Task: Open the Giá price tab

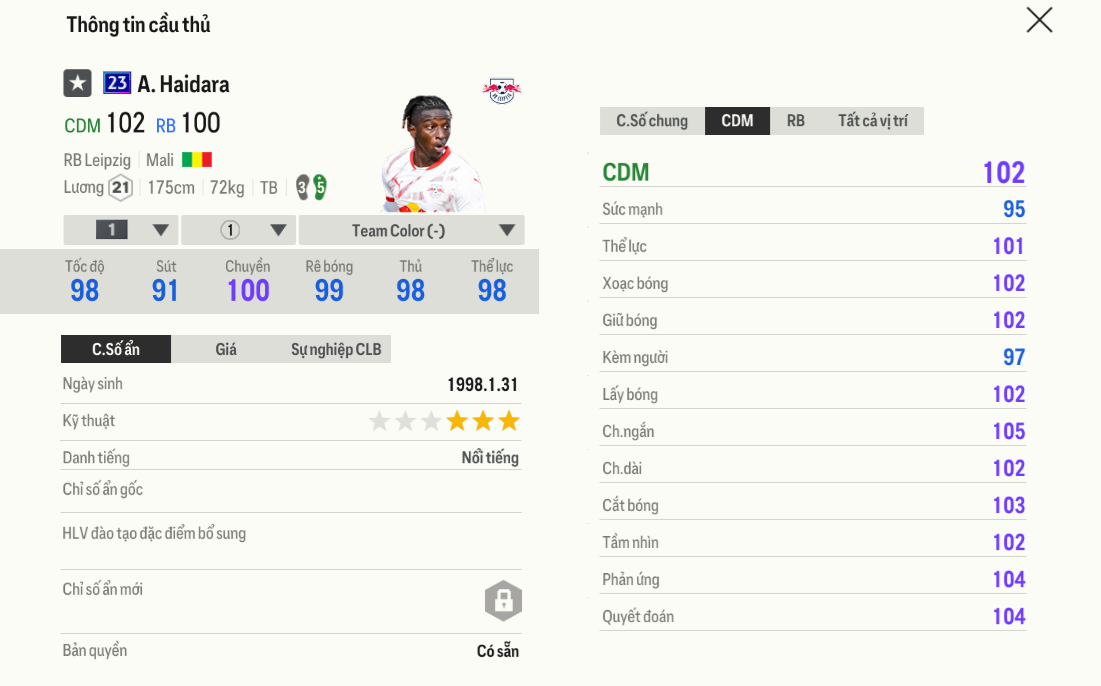Action: pyautogui.click(x=226, y=349)
